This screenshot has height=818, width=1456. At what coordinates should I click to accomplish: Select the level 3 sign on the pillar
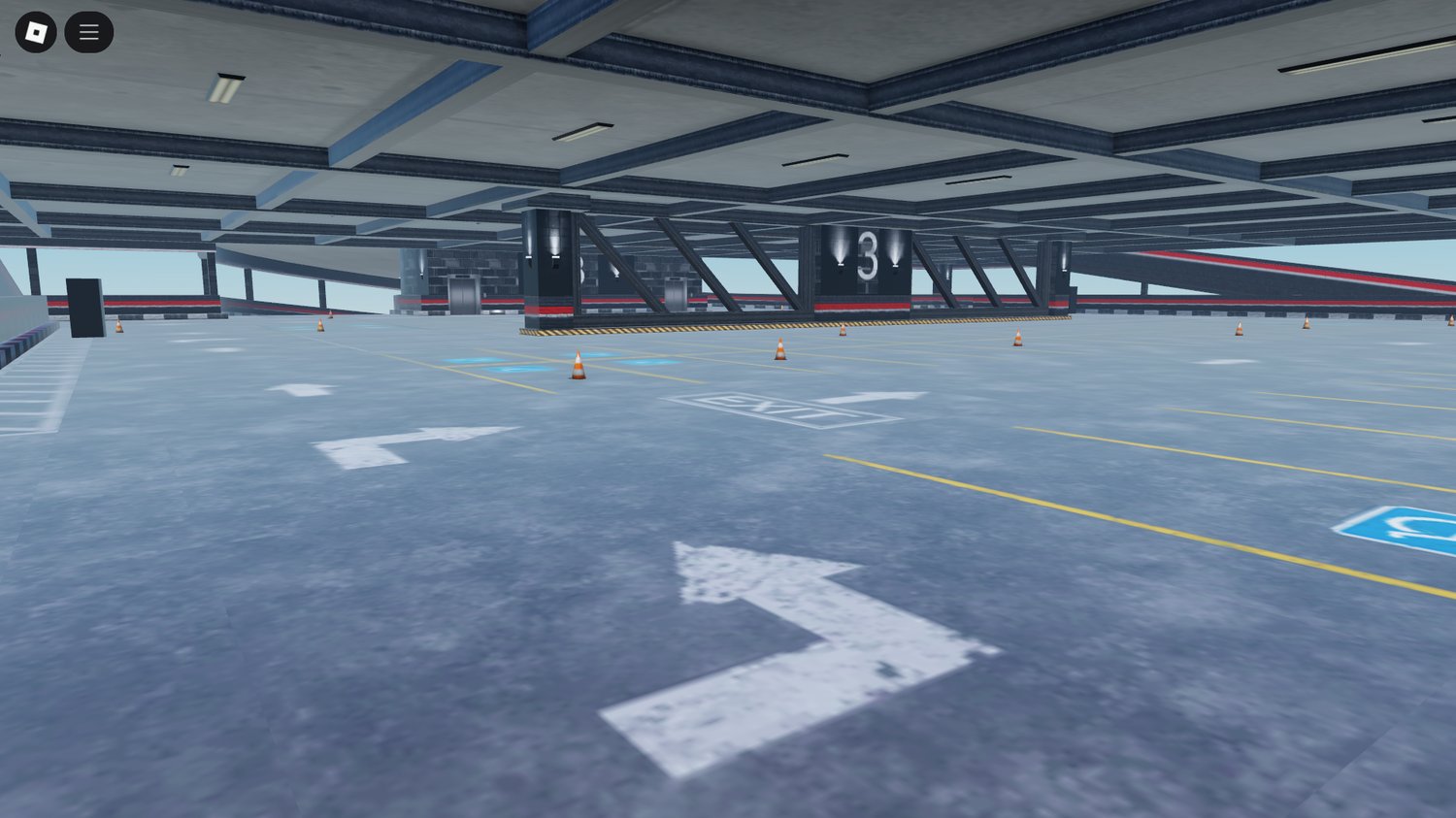pos(869,254)
